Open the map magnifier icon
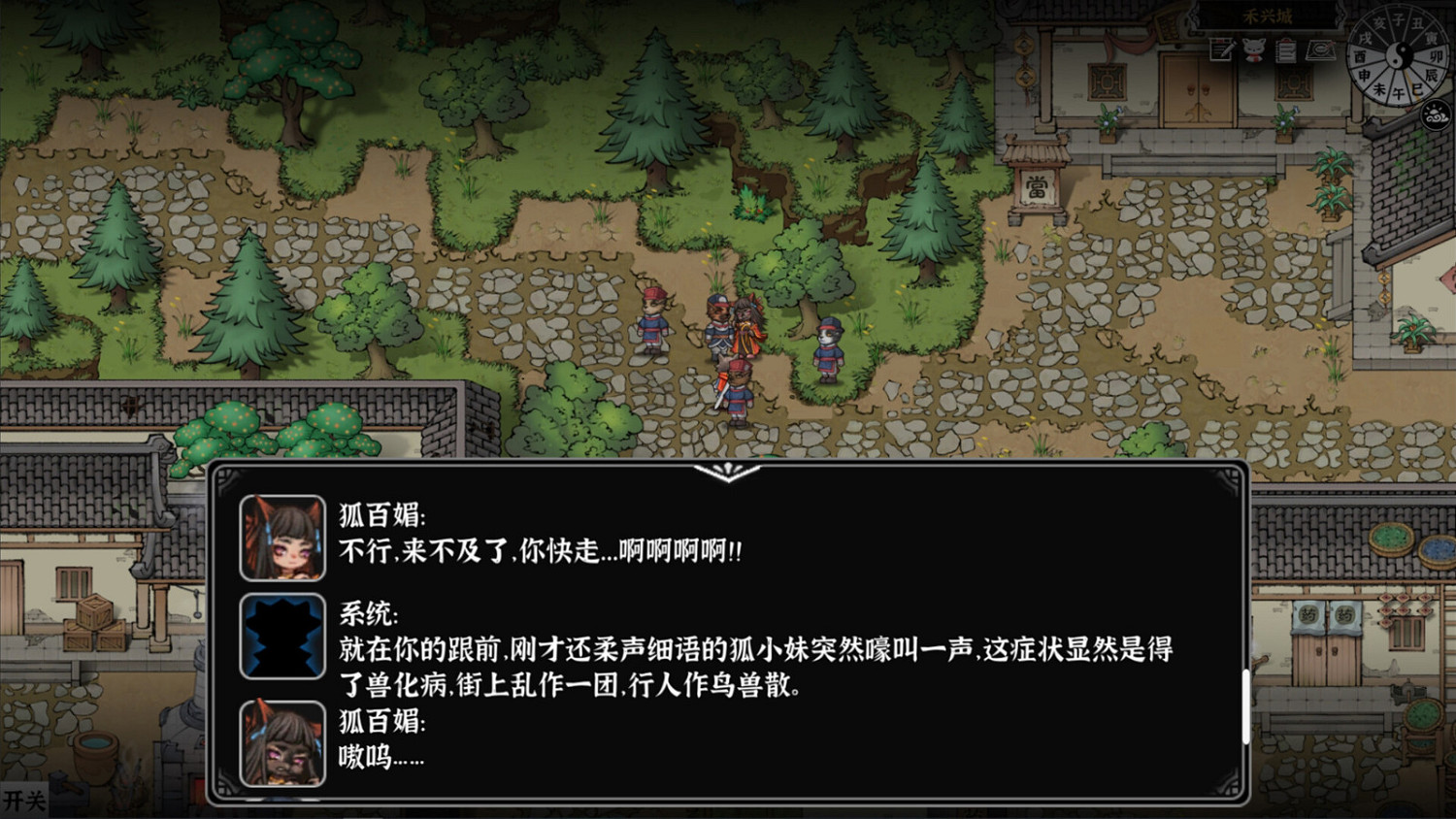 tap(1319, 49)
